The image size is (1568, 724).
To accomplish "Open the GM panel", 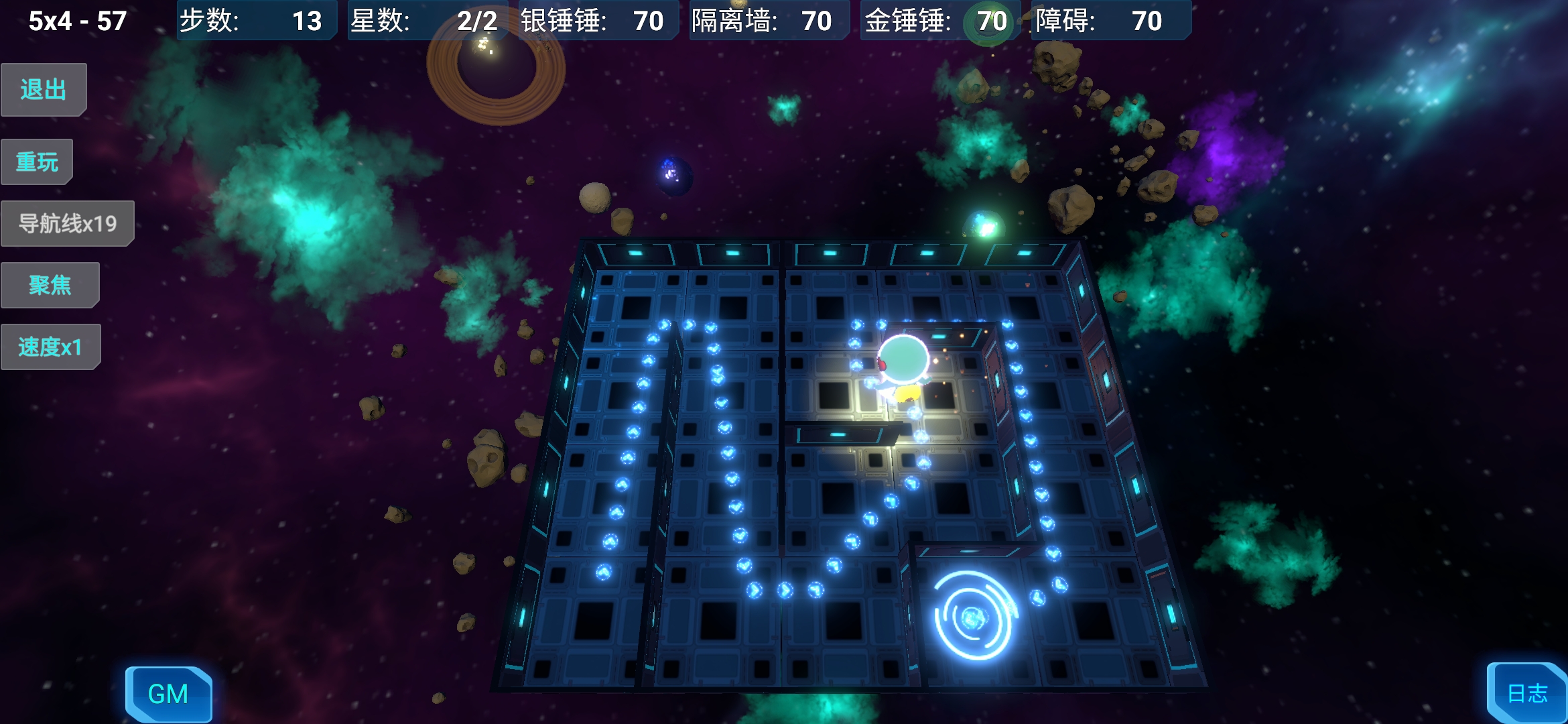I will 169,694.
